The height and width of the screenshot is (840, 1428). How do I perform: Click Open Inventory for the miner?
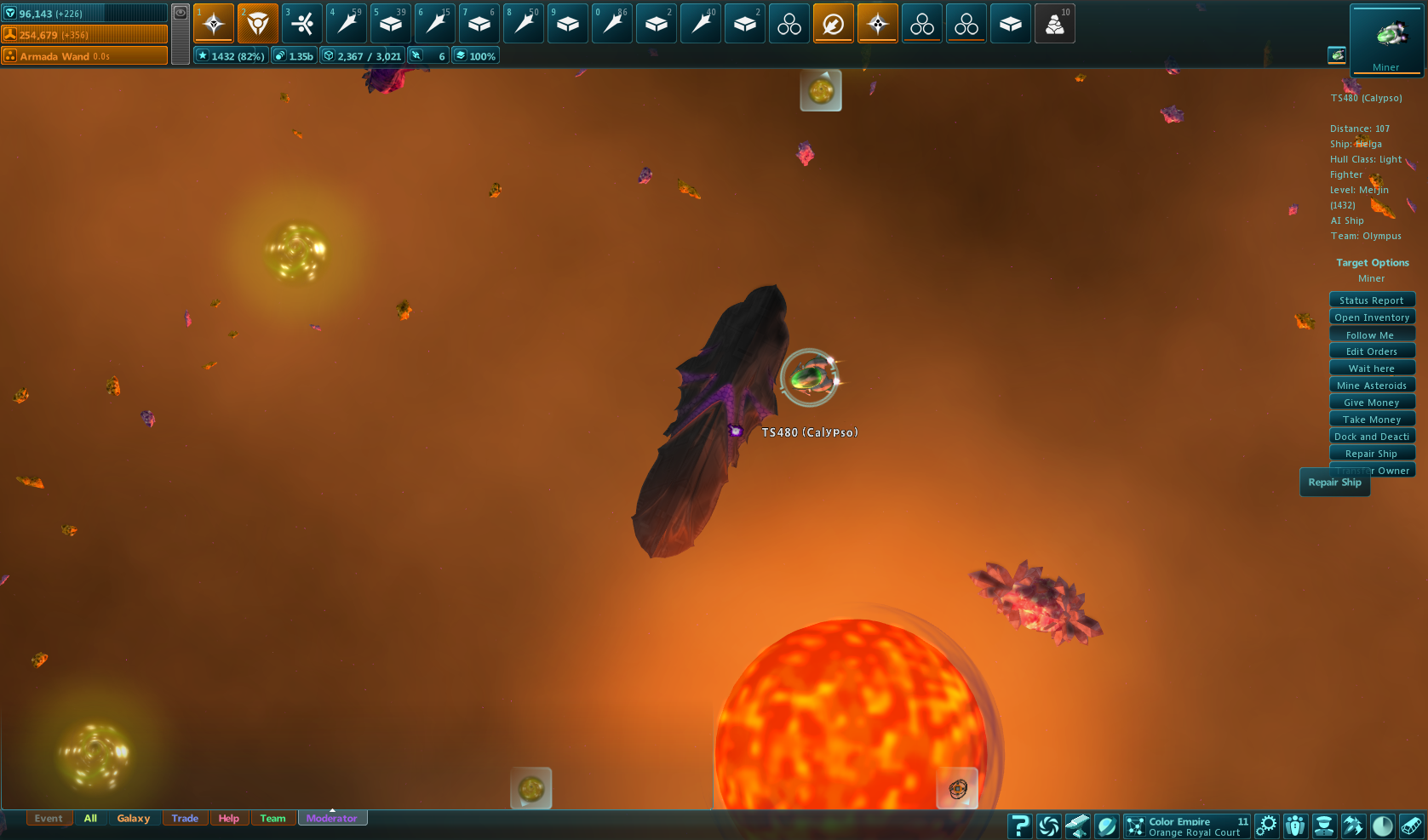(x=1372, y=317)
